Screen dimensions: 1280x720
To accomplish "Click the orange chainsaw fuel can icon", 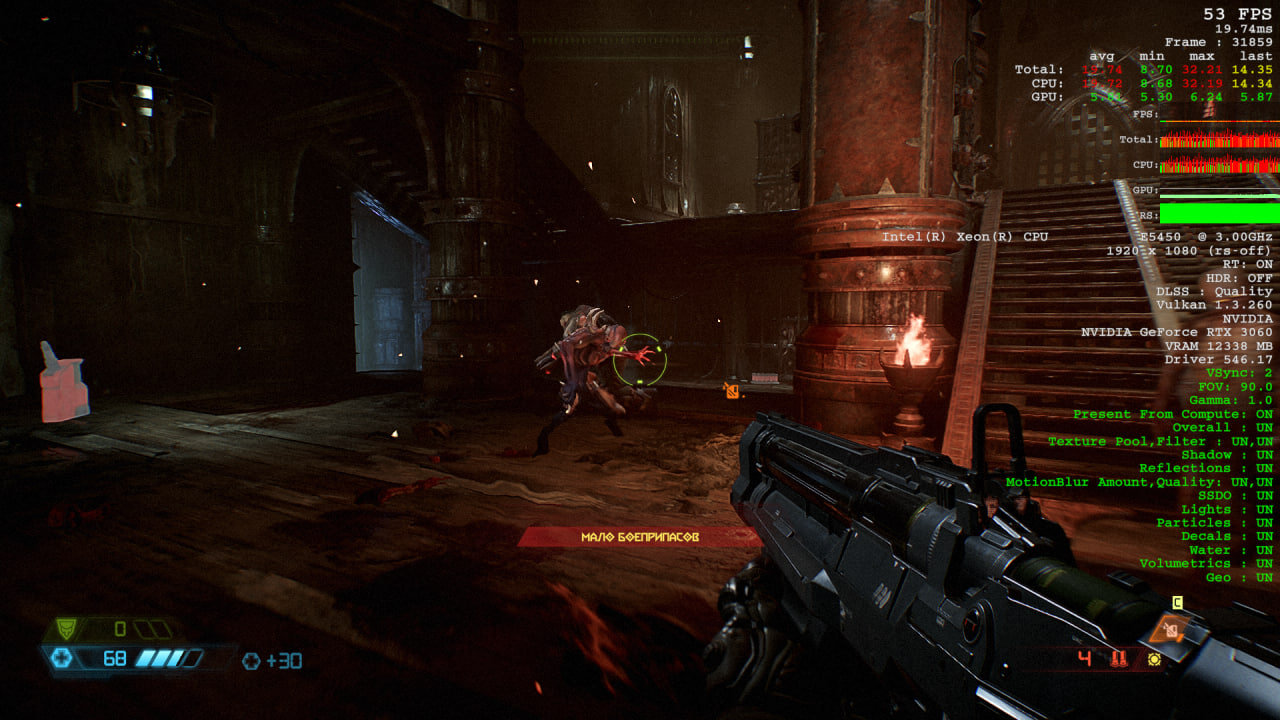I will (1171, 629).
